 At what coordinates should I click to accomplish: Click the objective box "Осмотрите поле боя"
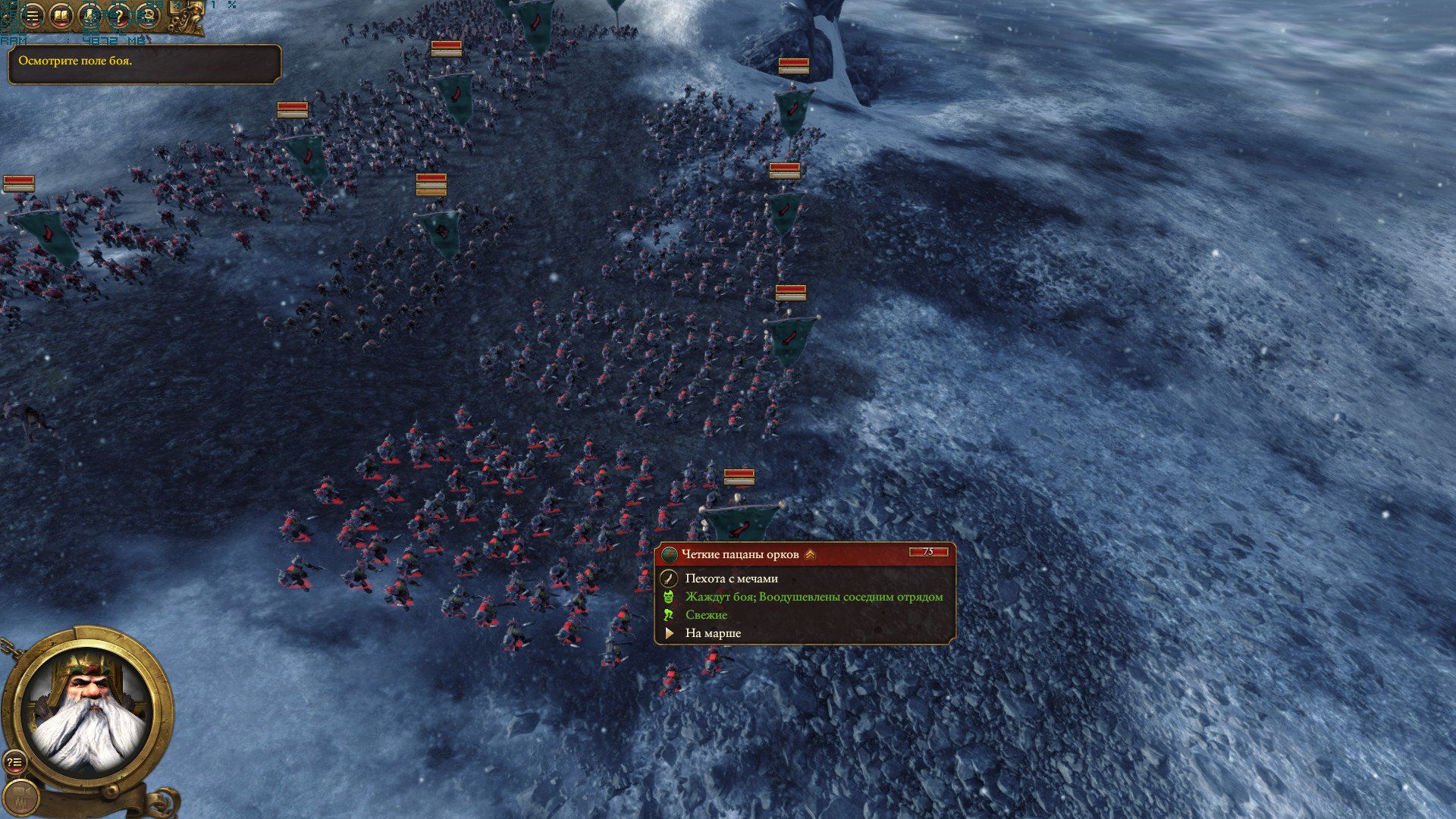click(x=144, y=64)
